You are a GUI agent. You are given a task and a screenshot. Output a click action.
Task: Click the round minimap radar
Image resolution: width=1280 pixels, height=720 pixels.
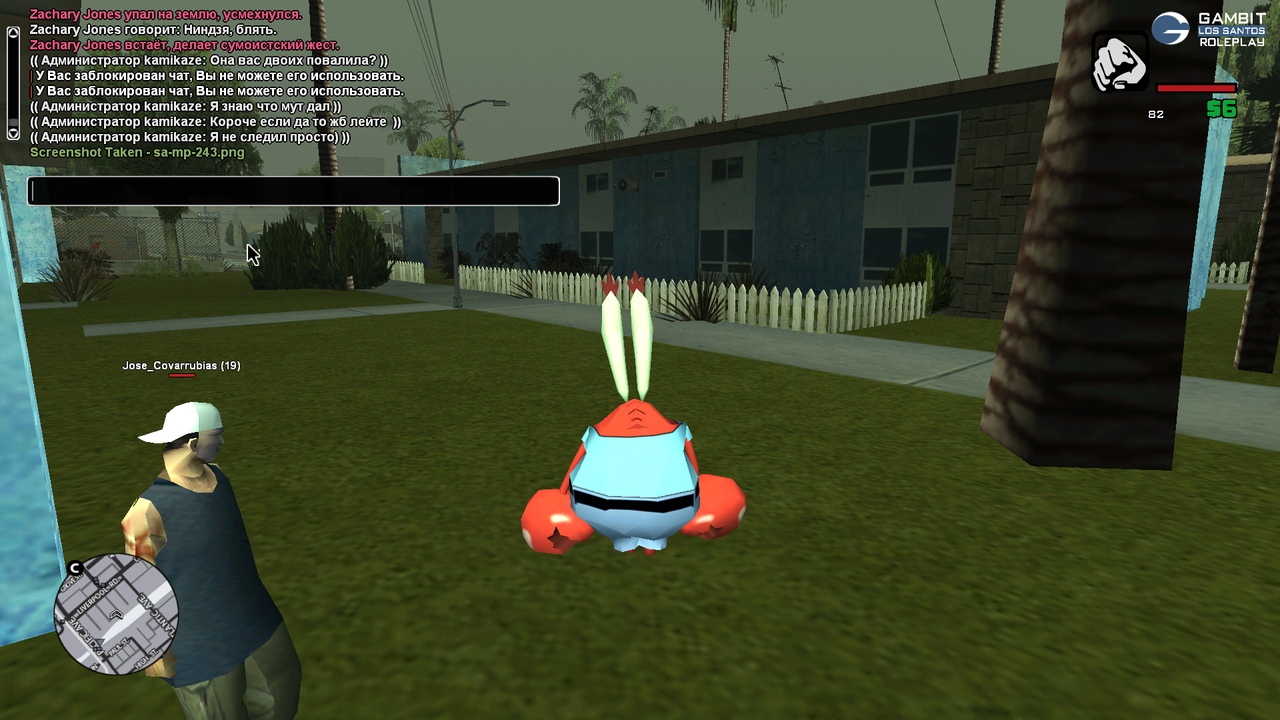[x=116, y=613]
